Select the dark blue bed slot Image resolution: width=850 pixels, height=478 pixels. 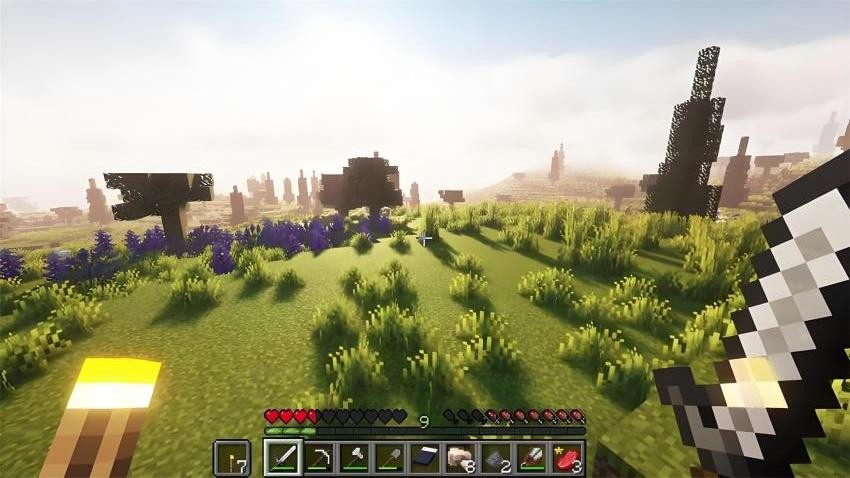point(425,458)
